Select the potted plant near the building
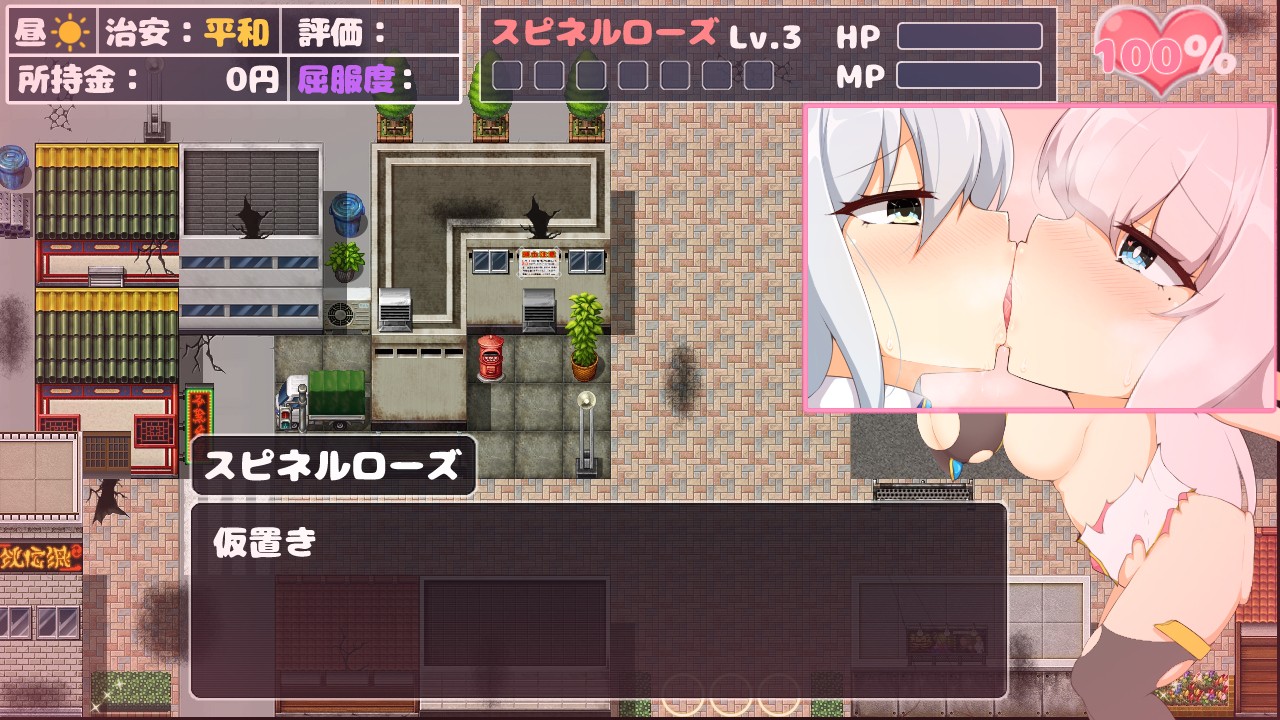1280x720 pixels. click(583, 335)
